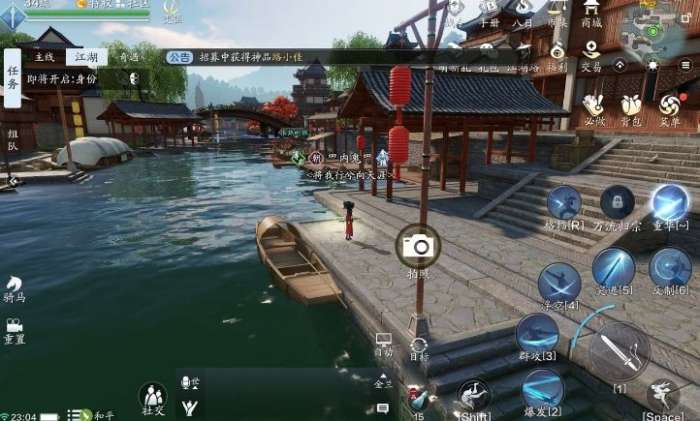Toggle 自动 auto-combat

coord(384,344)
